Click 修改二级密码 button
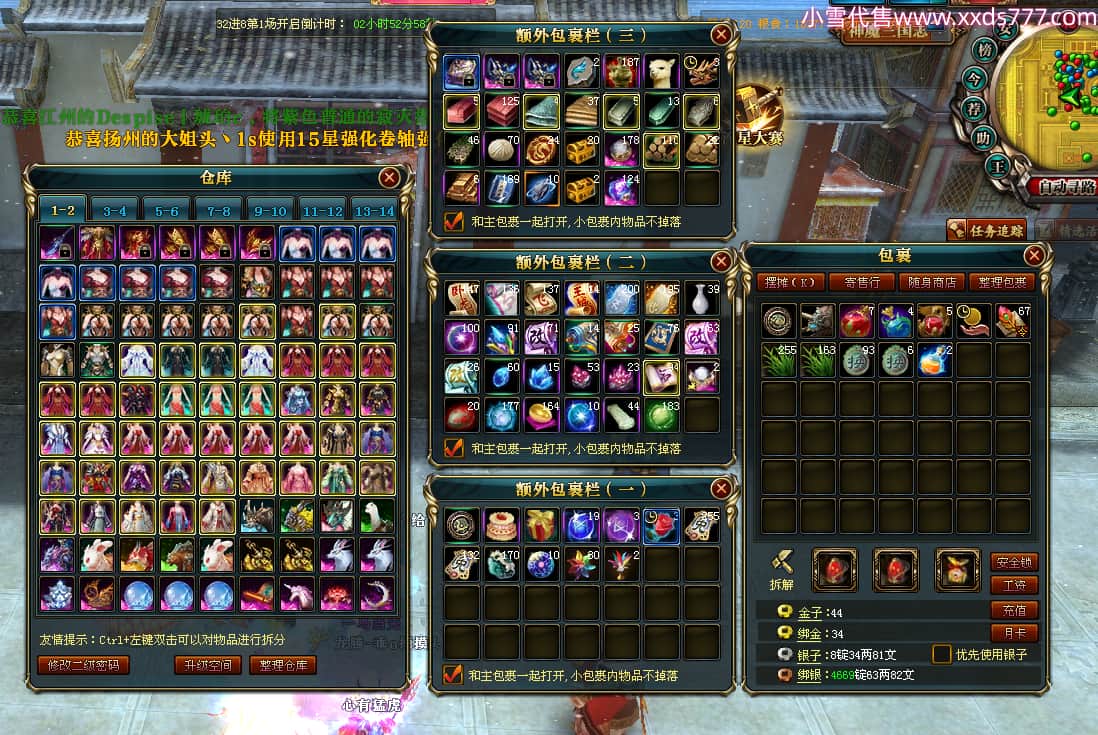The image size is (1098, 735). [84, 665]
